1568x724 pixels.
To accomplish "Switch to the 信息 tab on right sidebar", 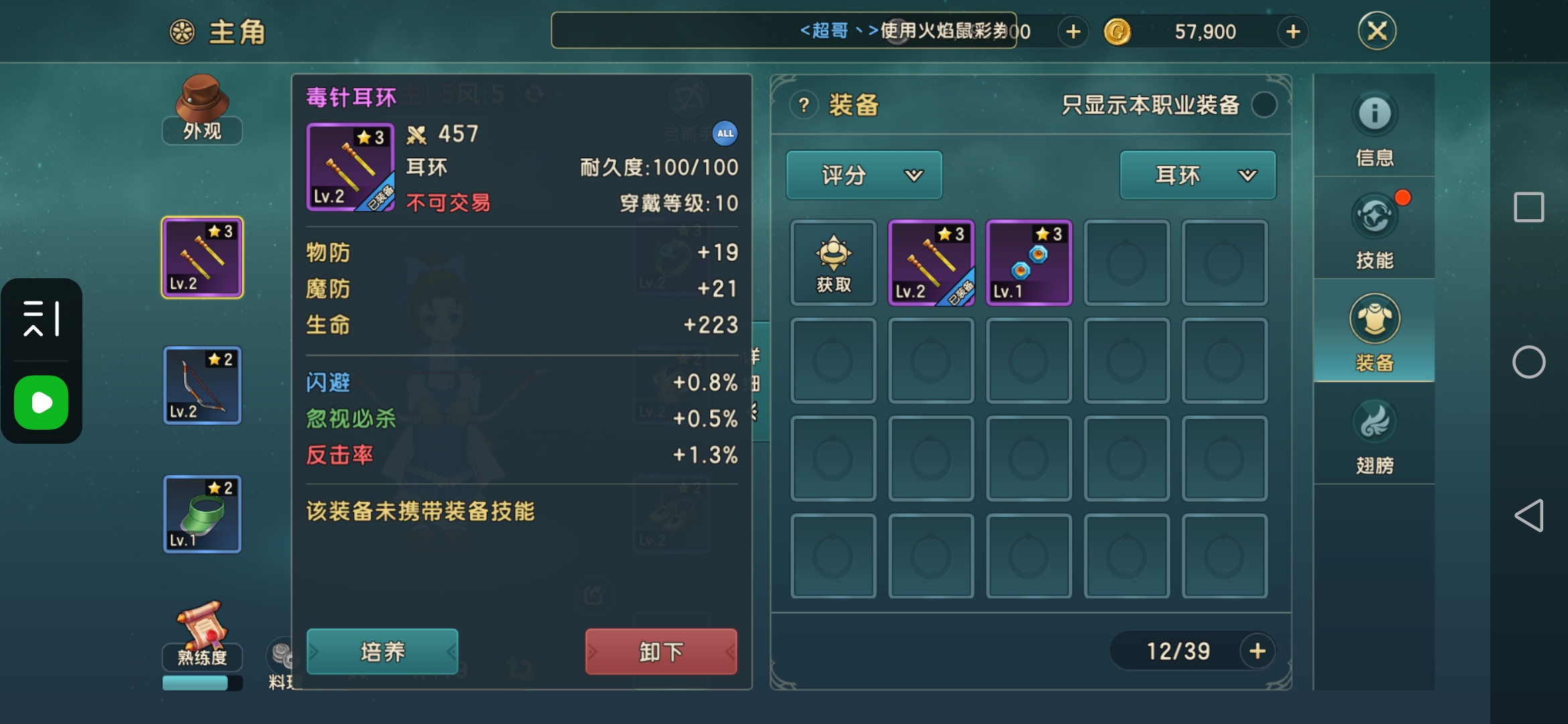I will [1374, 127].
